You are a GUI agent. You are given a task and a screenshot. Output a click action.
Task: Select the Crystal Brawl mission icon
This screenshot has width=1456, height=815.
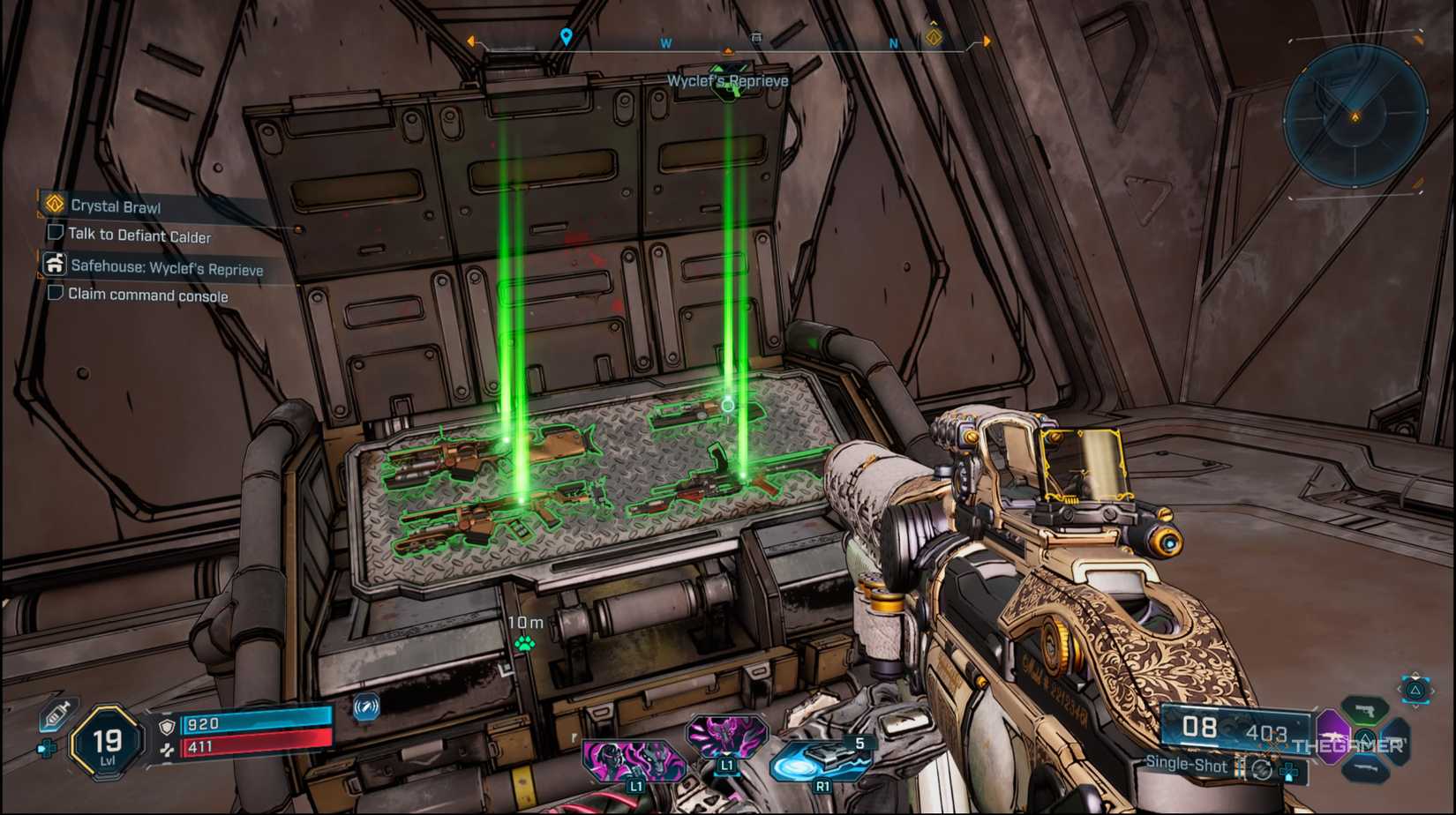click(x=54, y=206)
